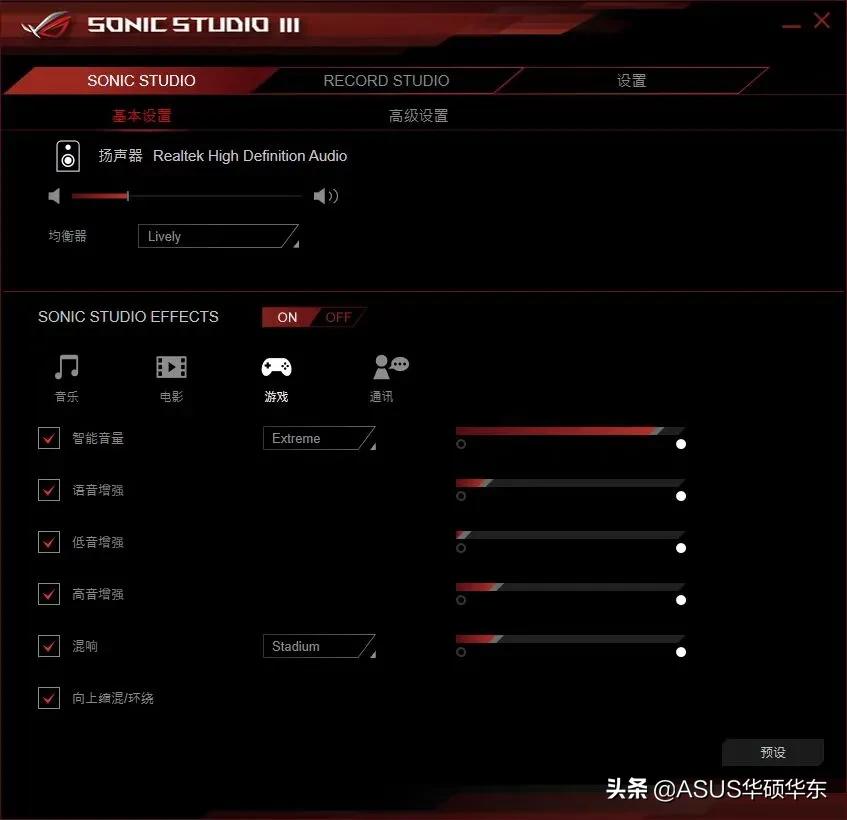Open the 设置 tab
This screenshot has width=847, height=820.
631,81
